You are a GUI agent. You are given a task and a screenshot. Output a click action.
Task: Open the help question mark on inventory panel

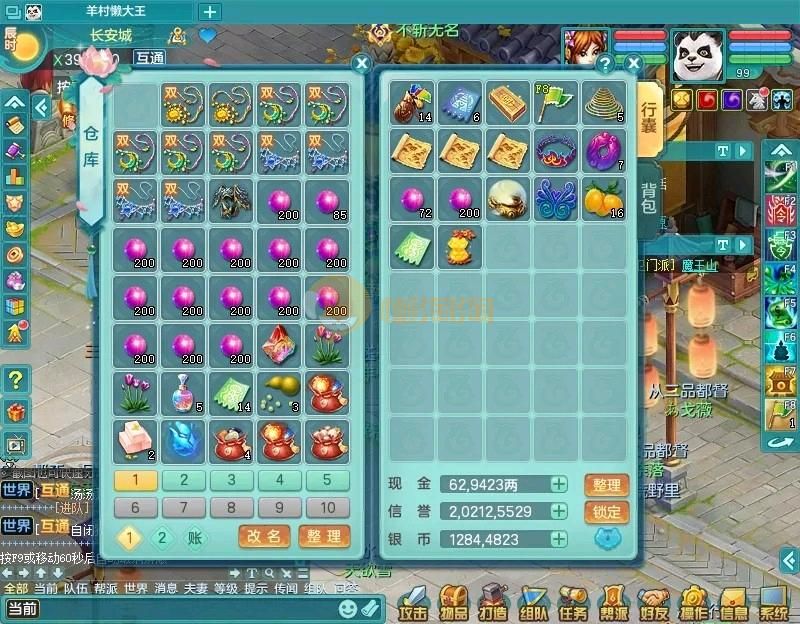(x=605, y=64)
